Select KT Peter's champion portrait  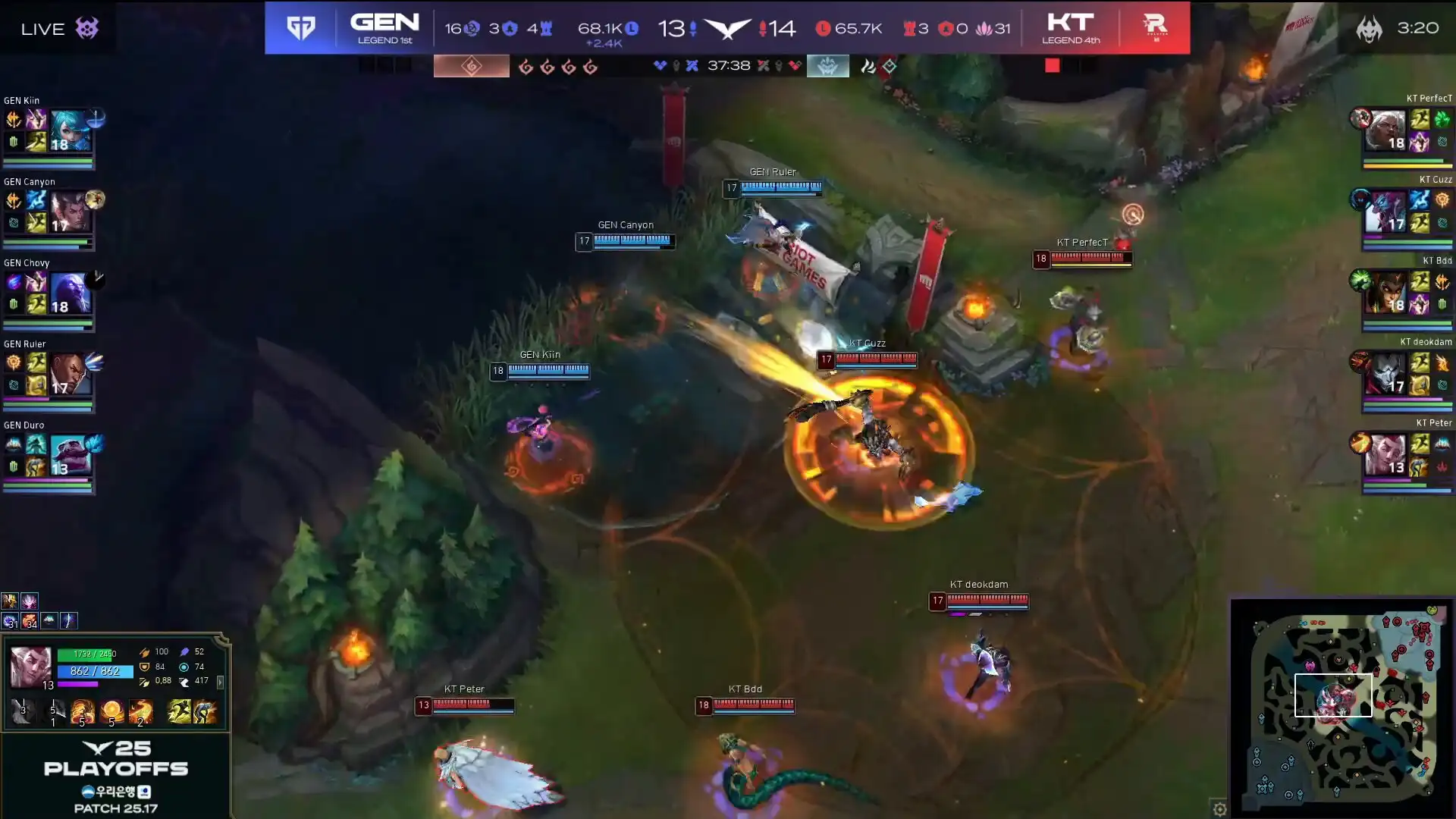pos(1385,454)
